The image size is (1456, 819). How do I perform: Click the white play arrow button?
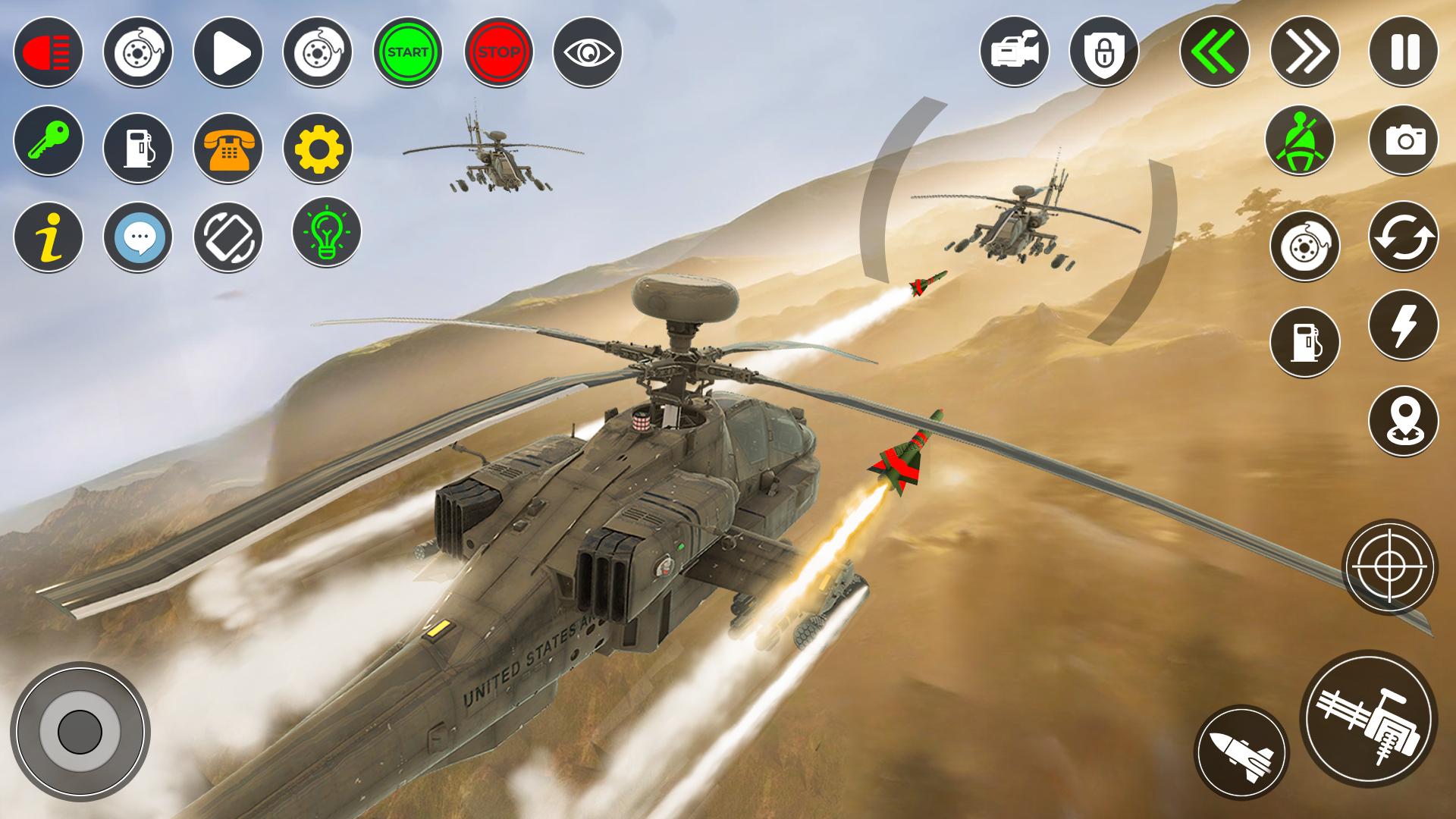(x=228, y=52)
